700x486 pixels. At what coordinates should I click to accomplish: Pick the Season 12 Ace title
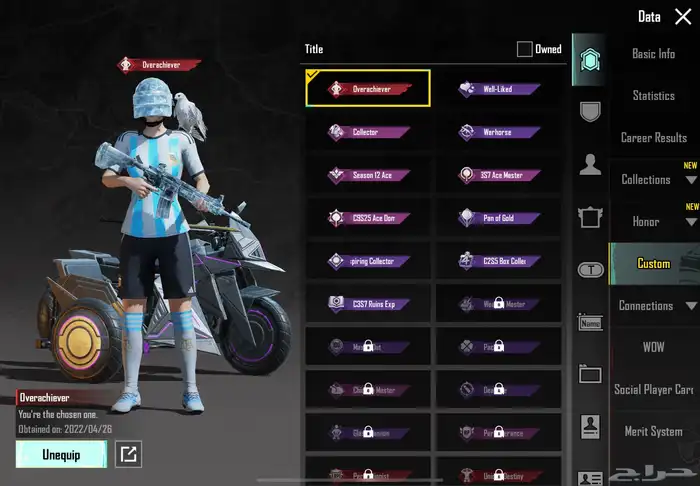tap(368, 175)
